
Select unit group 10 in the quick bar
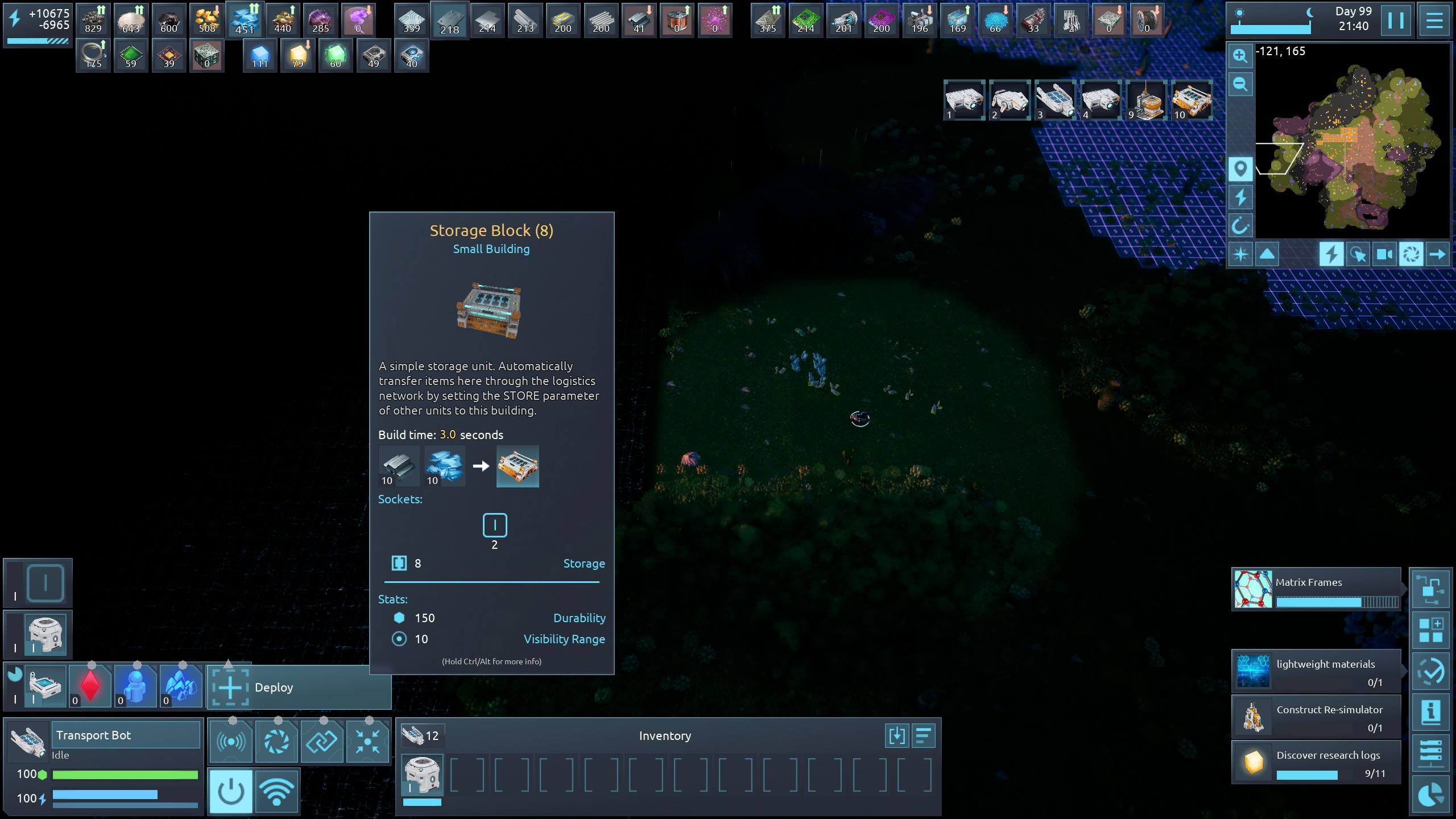pos(1192,101)
